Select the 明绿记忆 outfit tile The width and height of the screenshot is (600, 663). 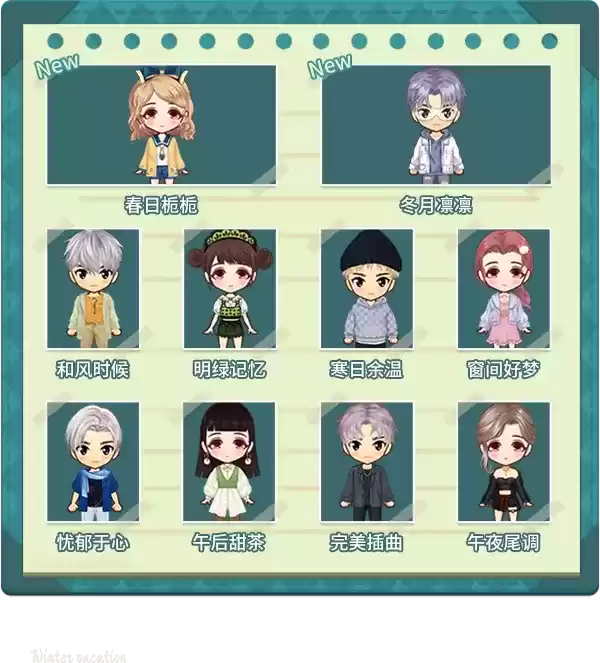point(229,290)
